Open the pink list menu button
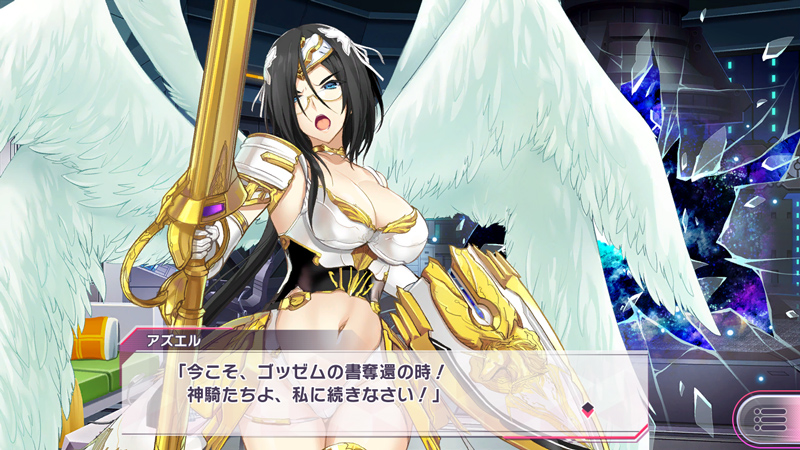The width and height of the screenshot is (800, 450). 769,418
